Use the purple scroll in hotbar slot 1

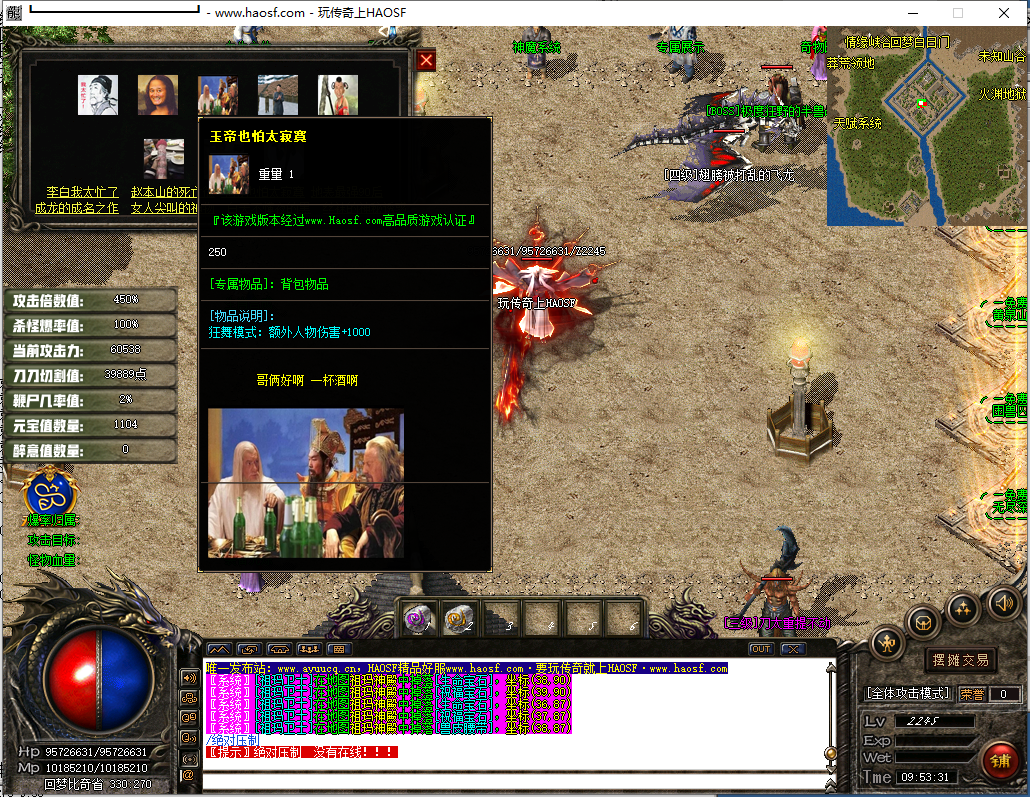(417, 619)
